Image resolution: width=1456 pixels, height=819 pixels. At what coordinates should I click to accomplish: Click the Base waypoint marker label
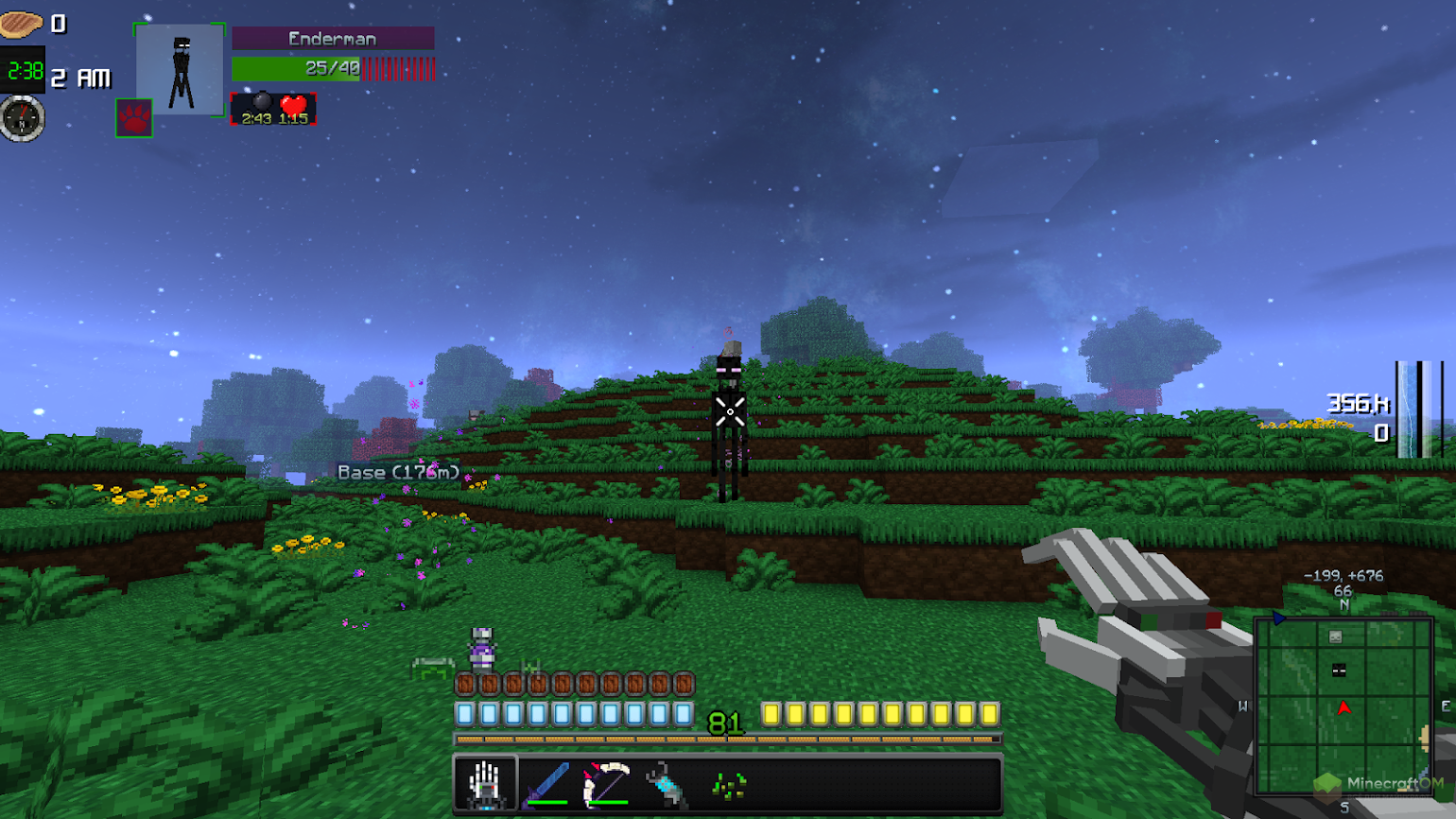click(398, 472)
